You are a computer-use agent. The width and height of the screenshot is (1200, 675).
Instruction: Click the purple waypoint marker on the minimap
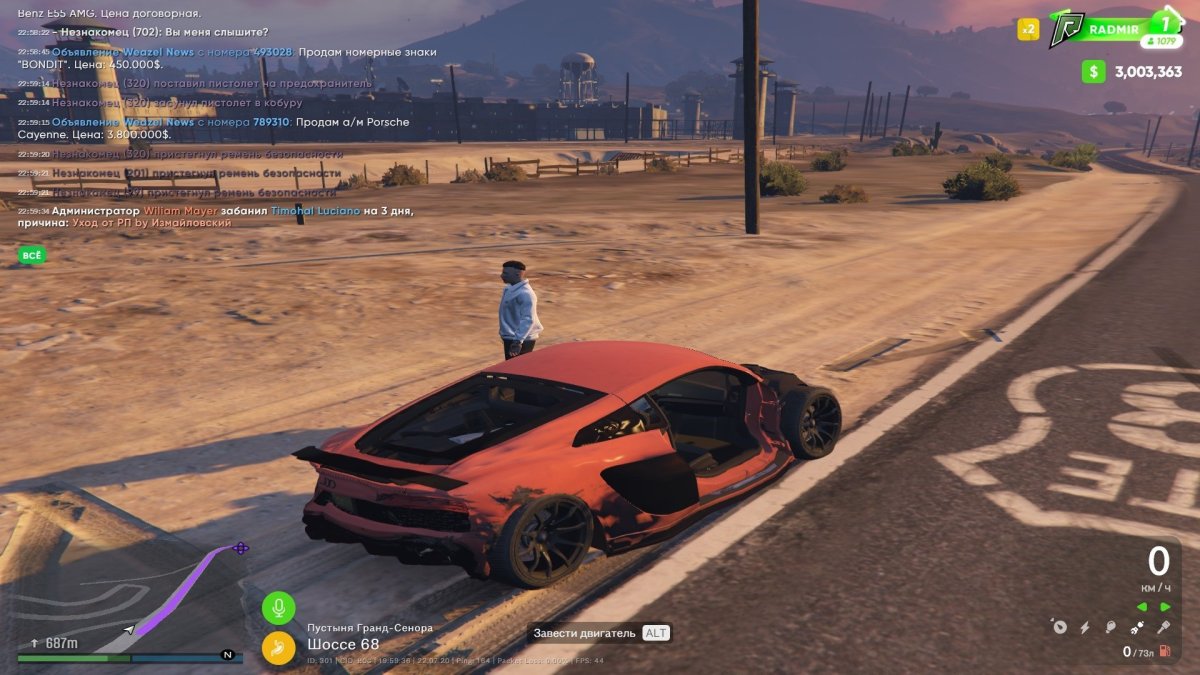pos(240,548)
